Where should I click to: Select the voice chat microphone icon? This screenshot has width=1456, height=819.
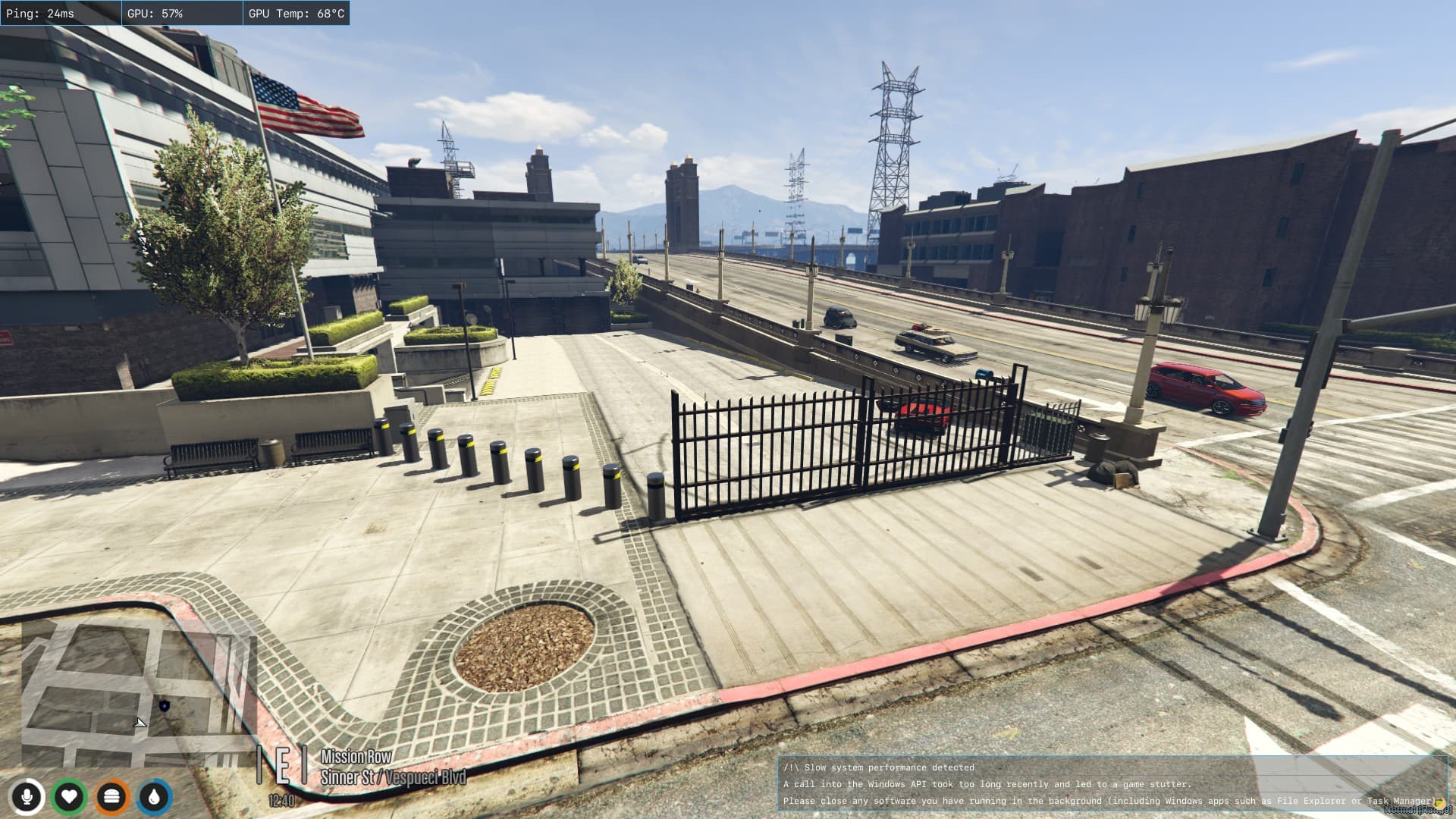coord(29,796)
